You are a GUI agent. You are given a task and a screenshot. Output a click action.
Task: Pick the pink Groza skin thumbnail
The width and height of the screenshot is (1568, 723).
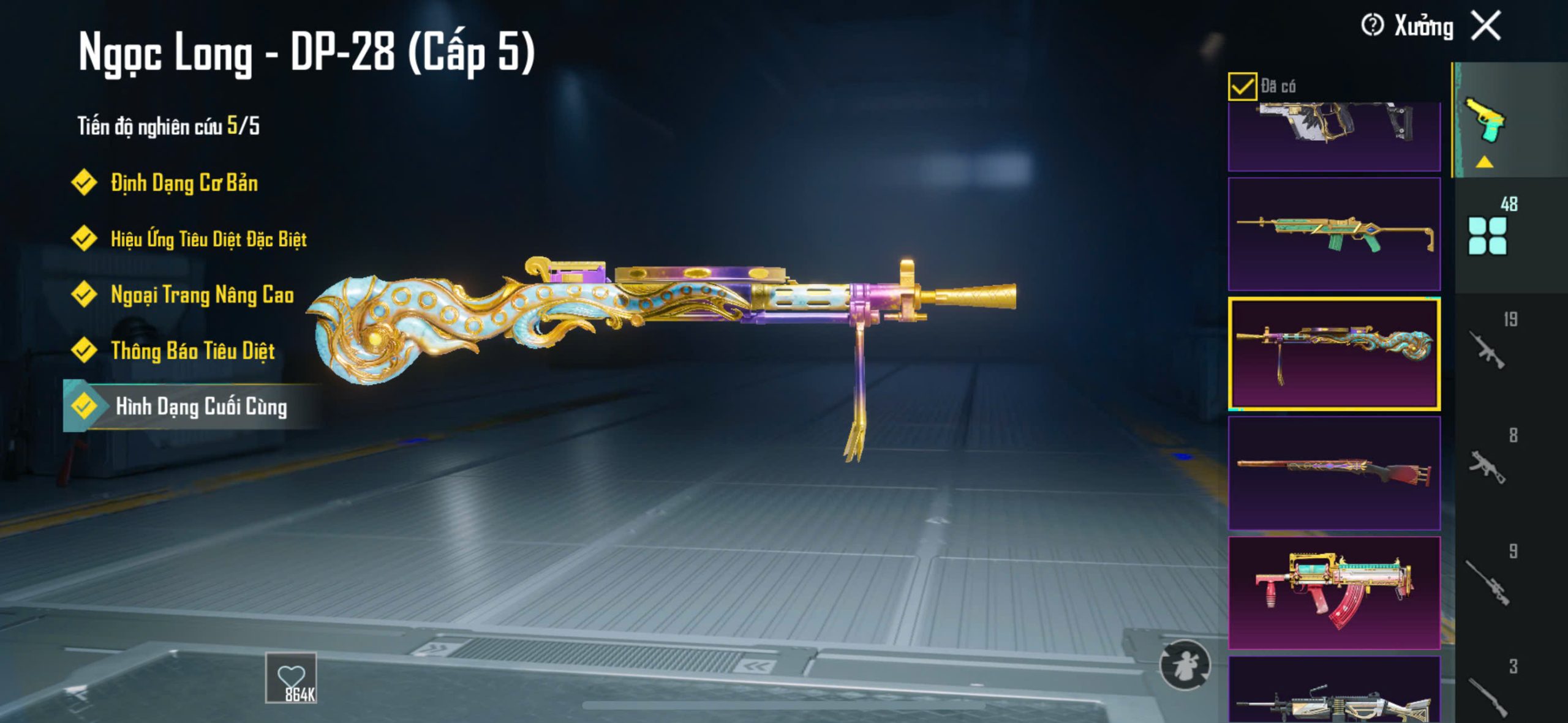pyautogui.click(x=1334, y=593)
